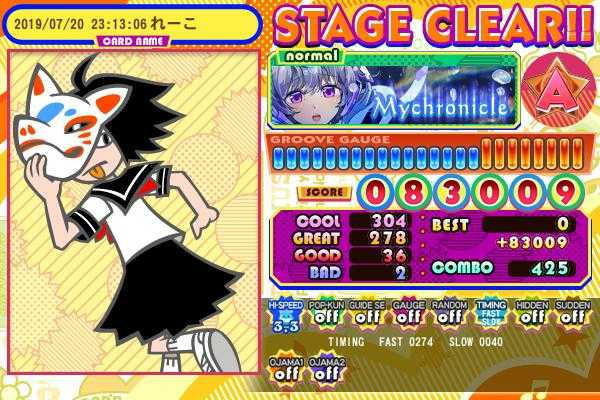Toggle the SUDDEN option
600x400 pixels.
coord(572,314)
